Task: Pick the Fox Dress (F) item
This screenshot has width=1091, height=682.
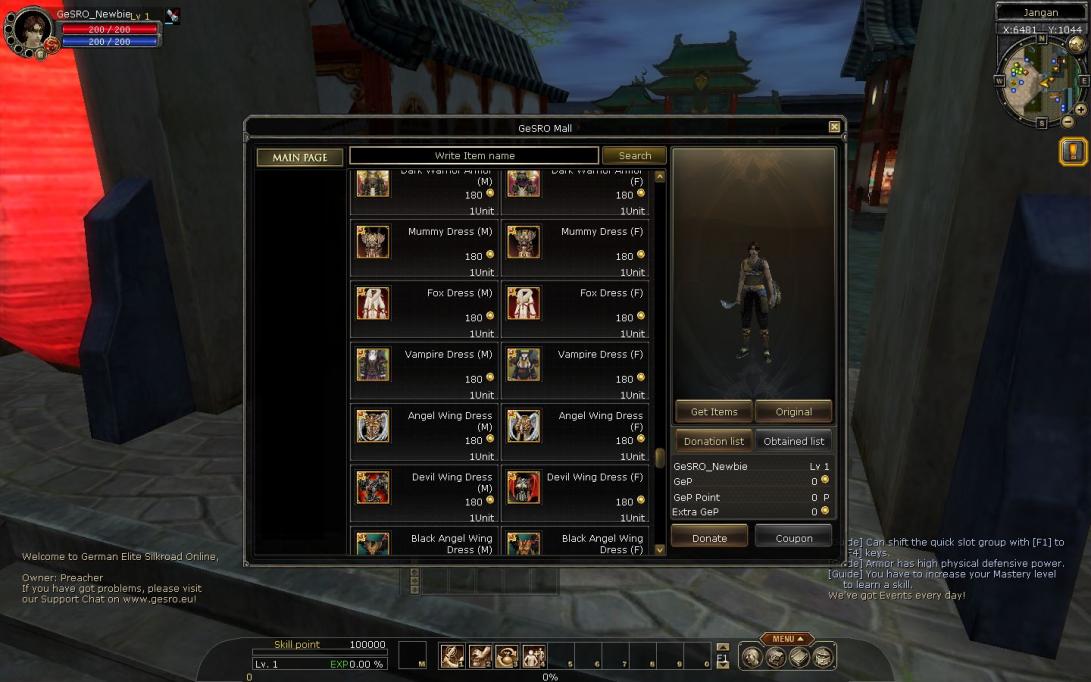Action: tap(575, 310)
